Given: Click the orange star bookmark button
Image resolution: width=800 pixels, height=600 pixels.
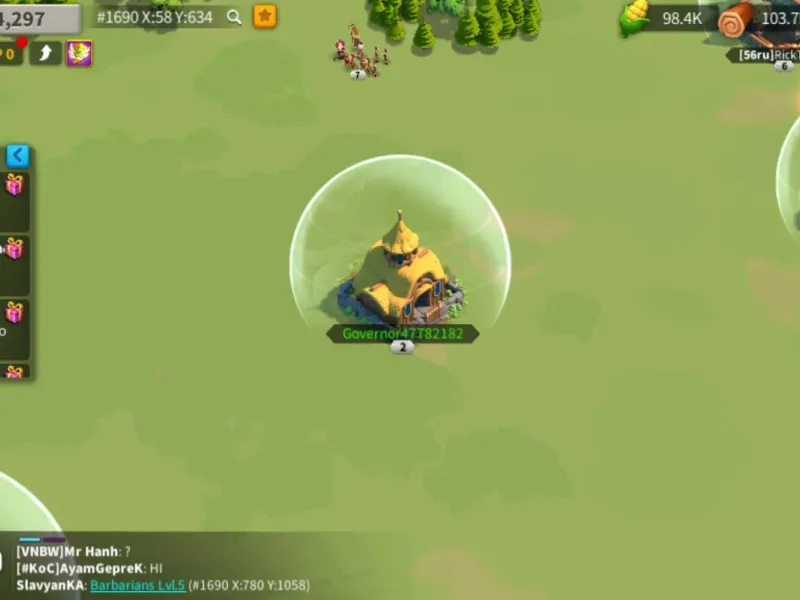Looking at the screenshot, I should pos(265,16).
